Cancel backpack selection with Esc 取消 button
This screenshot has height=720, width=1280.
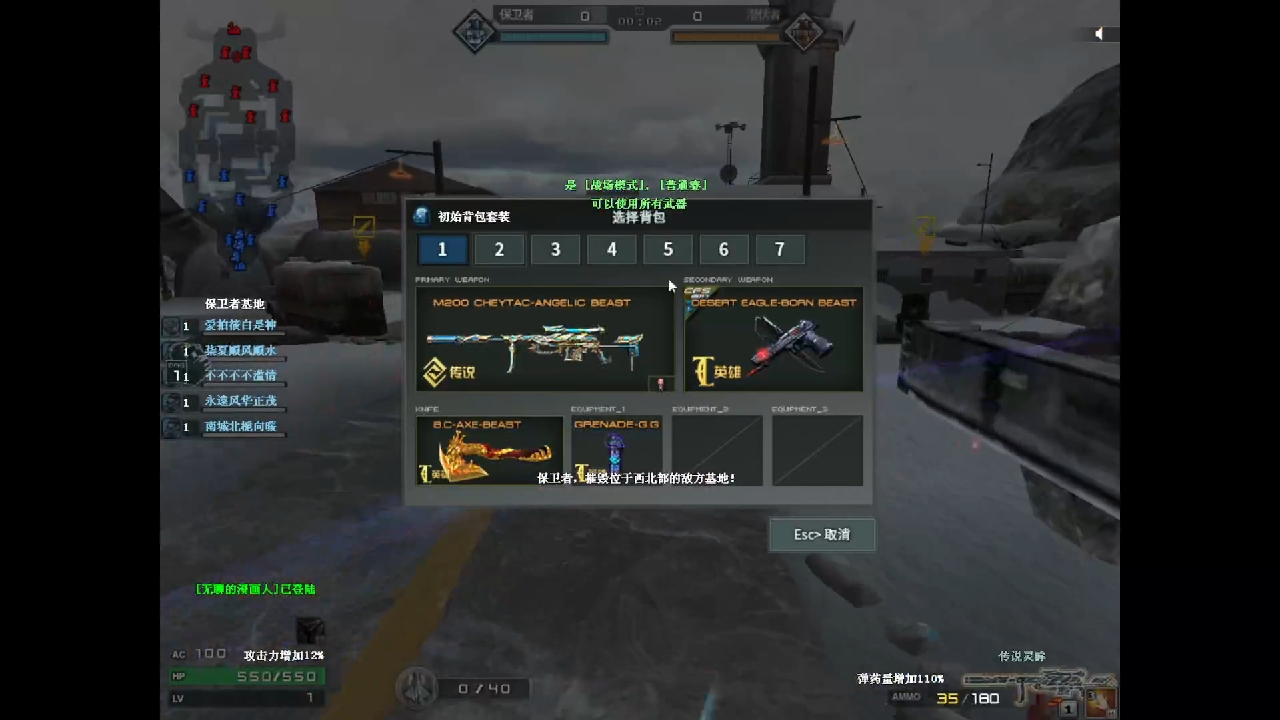822,535
